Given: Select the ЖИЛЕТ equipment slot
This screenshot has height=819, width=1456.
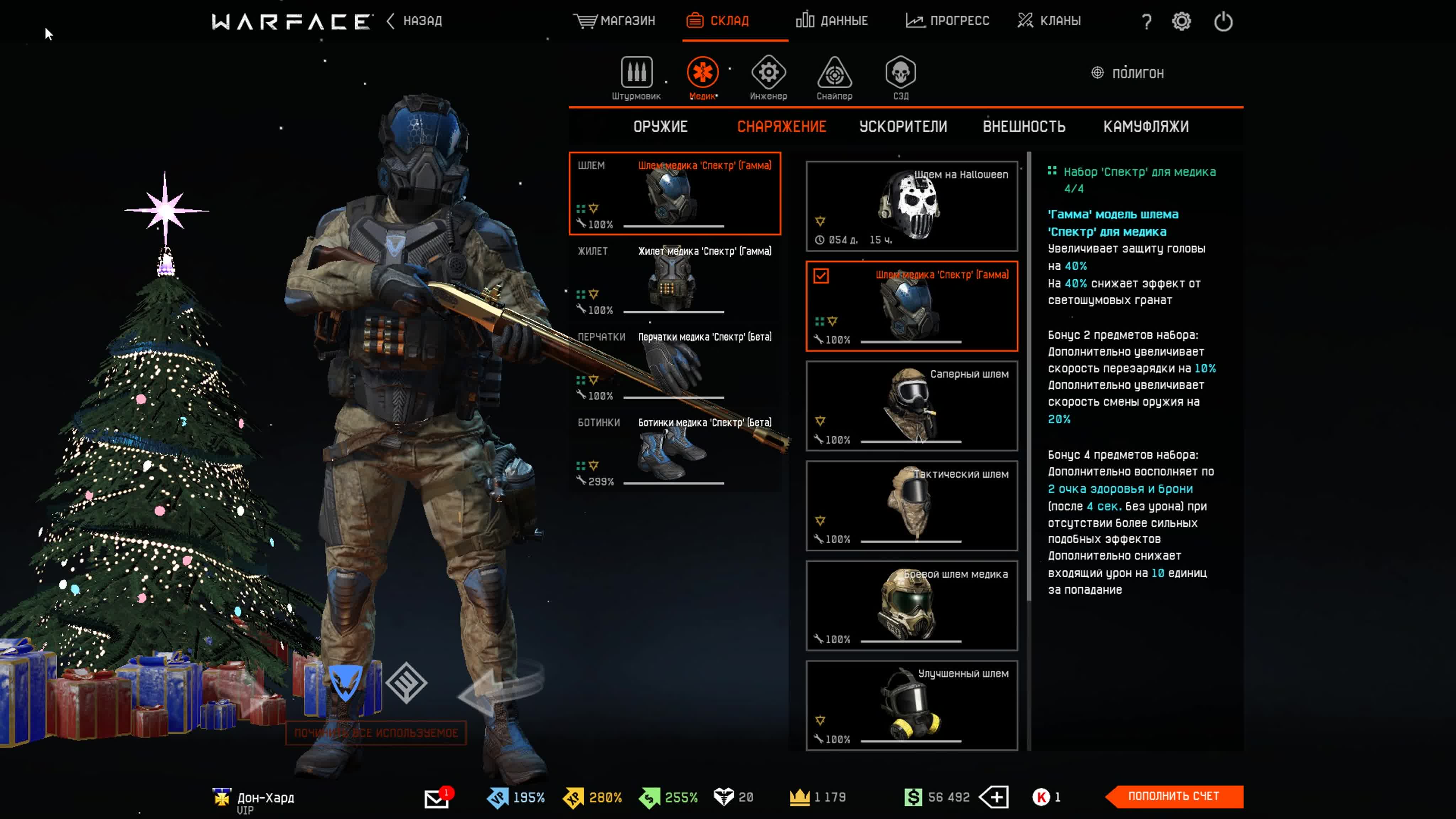Looking at the screenshot, I should (x=674, y=280).
